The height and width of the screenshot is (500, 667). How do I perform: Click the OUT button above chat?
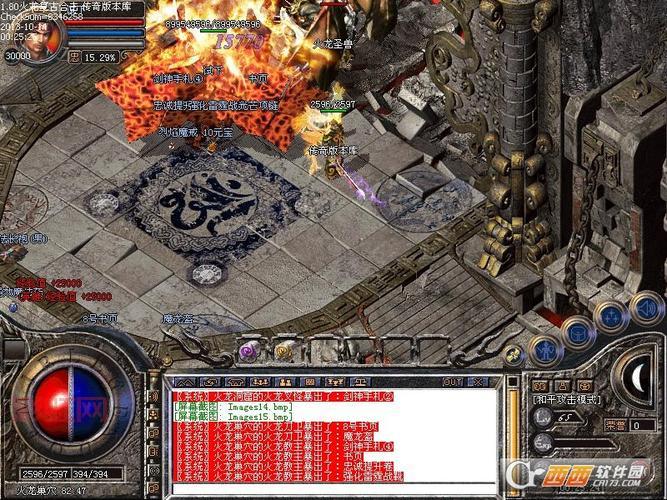[452, 381]
